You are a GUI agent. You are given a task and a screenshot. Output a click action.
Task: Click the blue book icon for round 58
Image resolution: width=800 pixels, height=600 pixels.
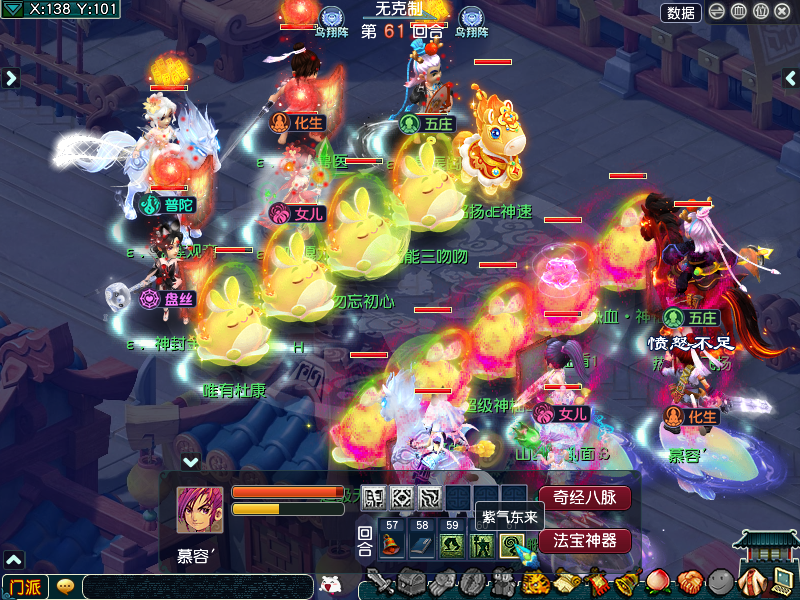click(x=421, y=545)
